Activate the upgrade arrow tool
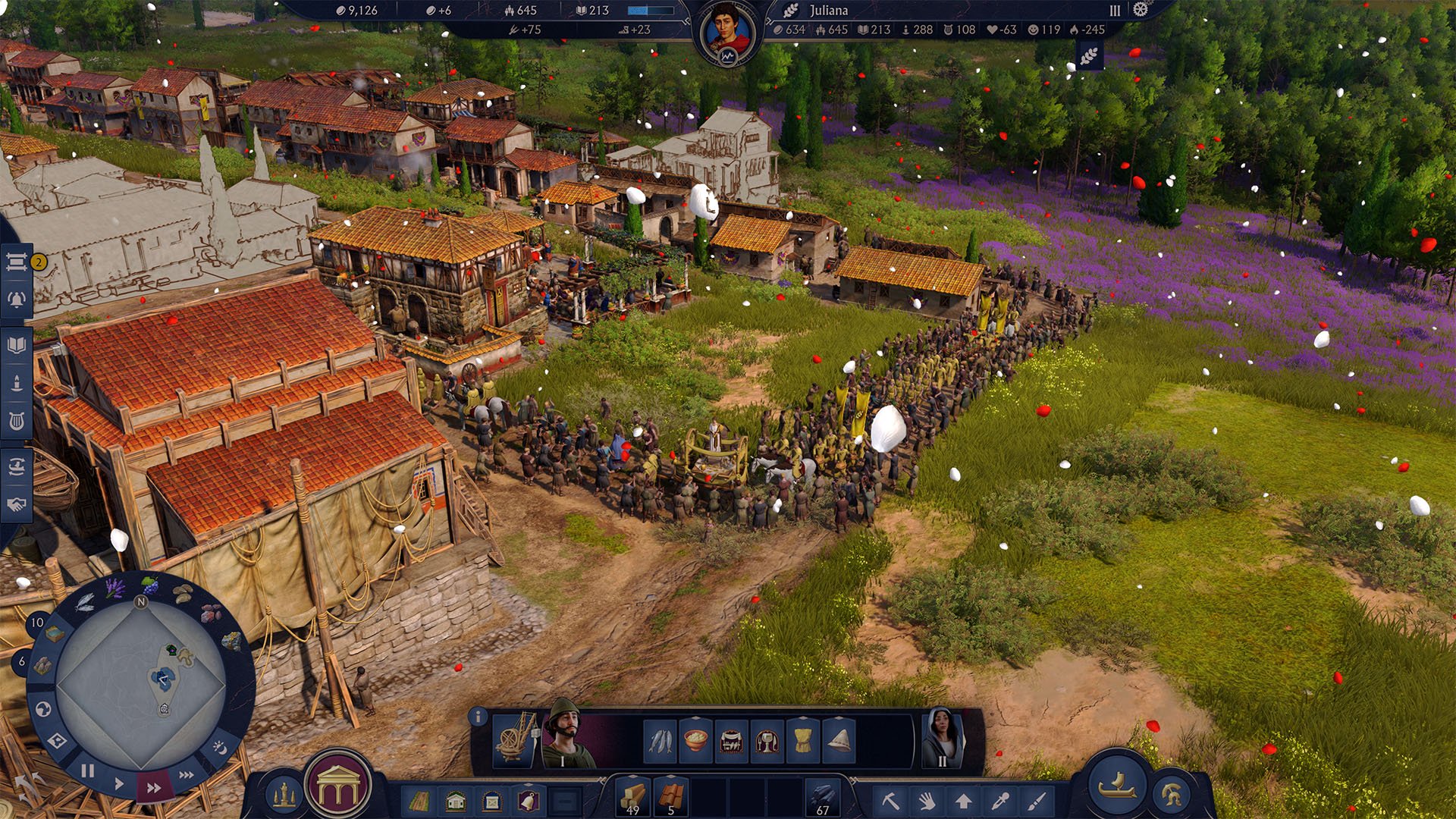 pyautogui.click(x=963, y=800)
